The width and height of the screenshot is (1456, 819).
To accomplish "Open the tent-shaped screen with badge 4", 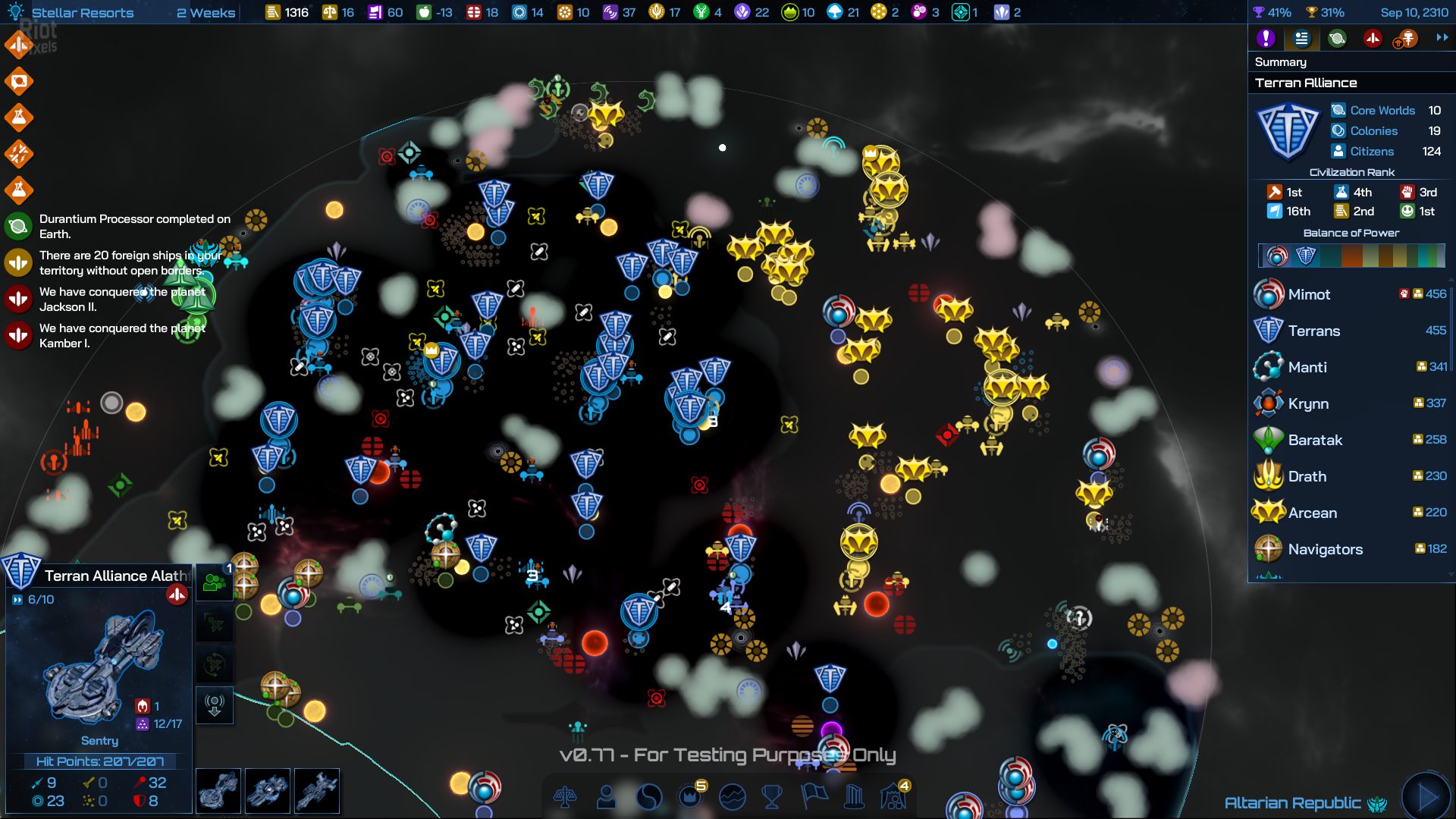I will tap(894, 795).
